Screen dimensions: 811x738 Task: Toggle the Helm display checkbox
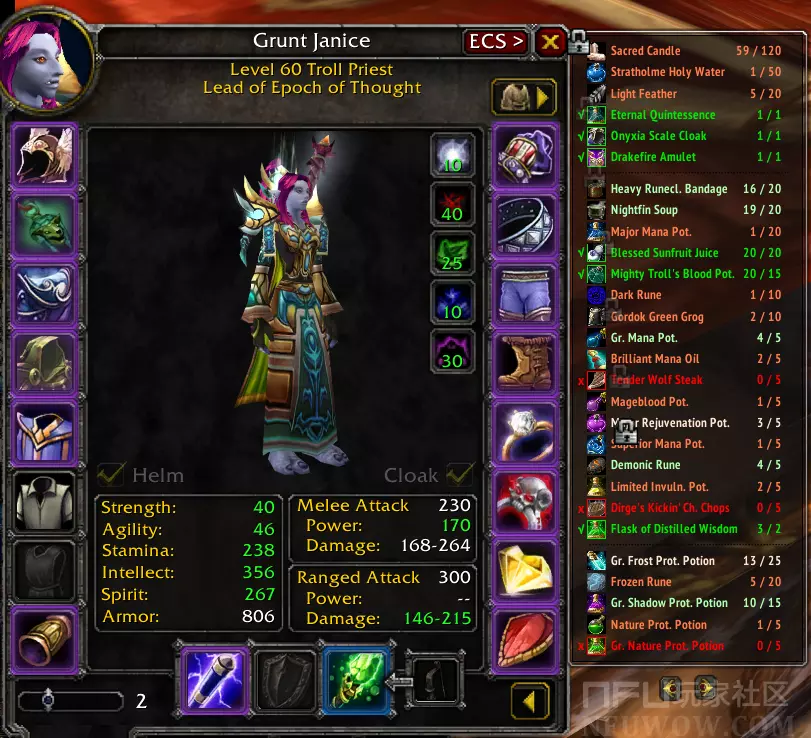pos(112,474)
